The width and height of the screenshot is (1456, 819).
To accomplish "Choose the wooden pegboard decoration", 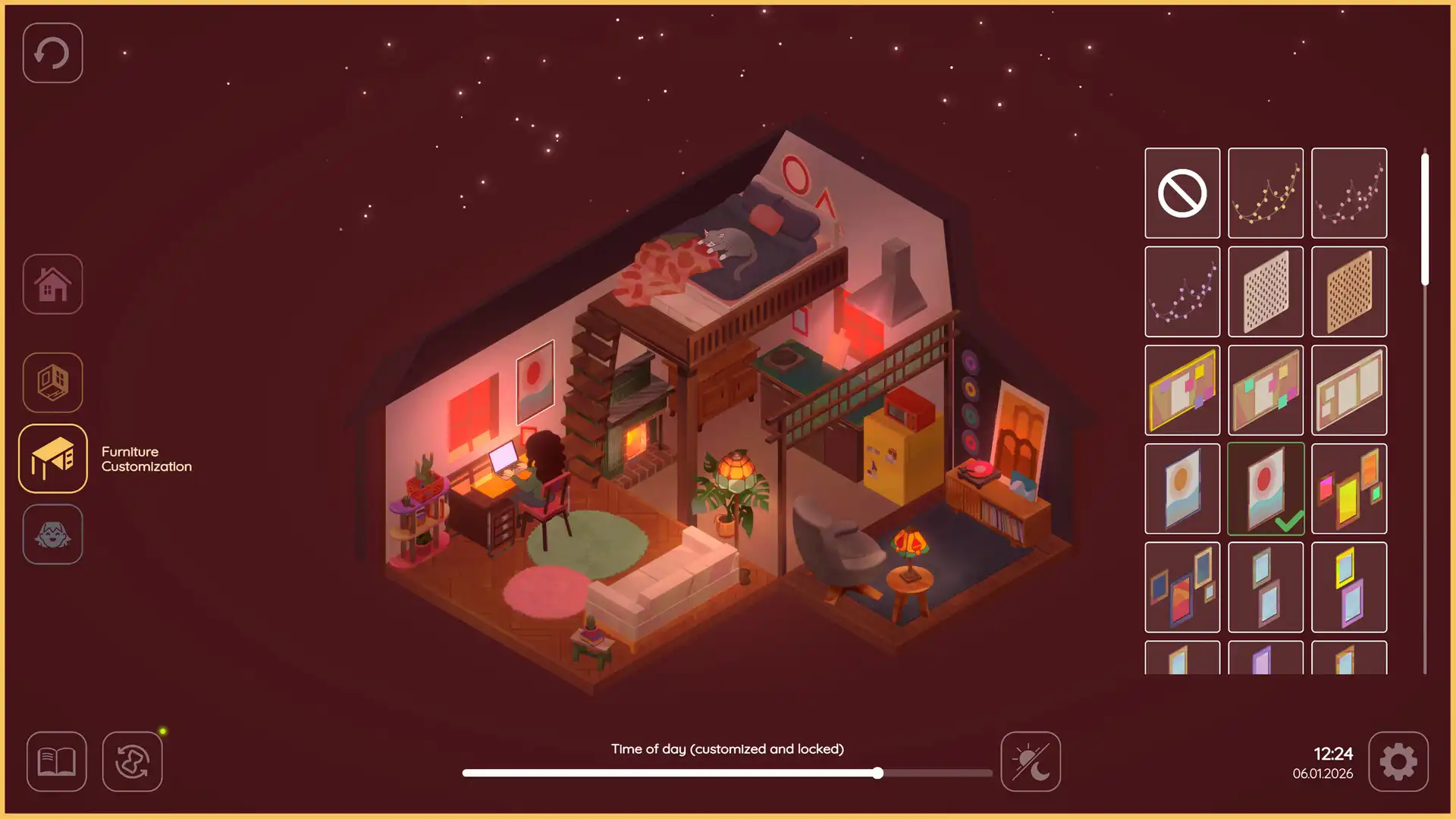I will tap(1349, 290).
